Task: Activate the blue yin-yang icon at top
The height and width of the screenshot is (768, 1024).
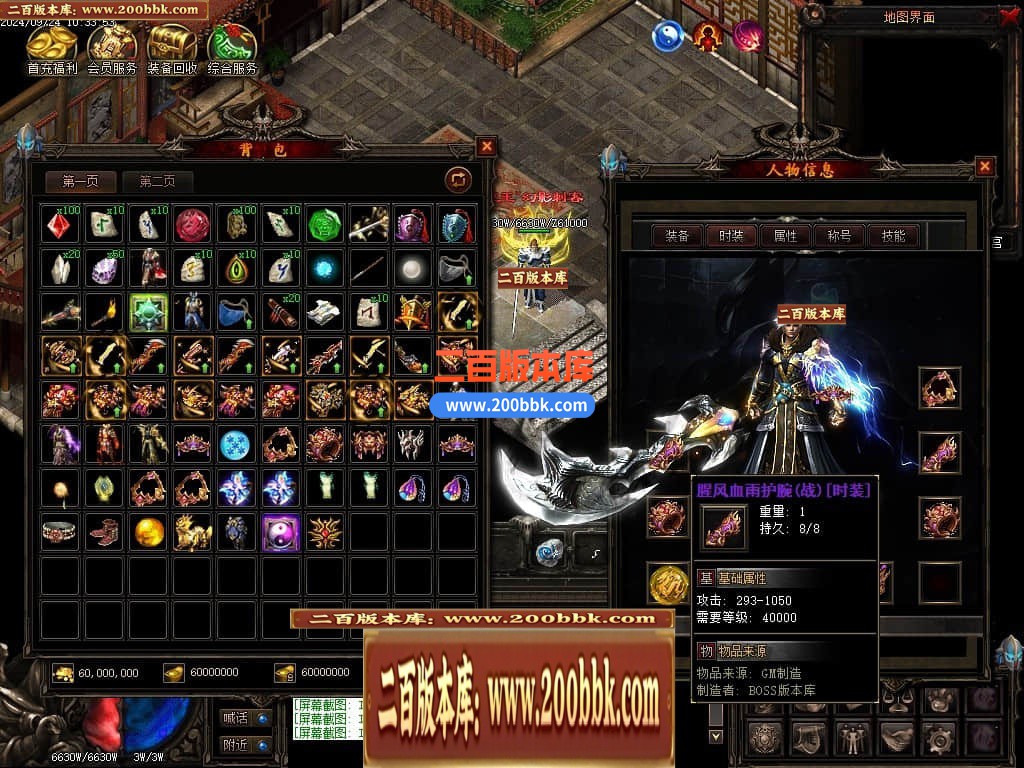Action: (667, 37)
